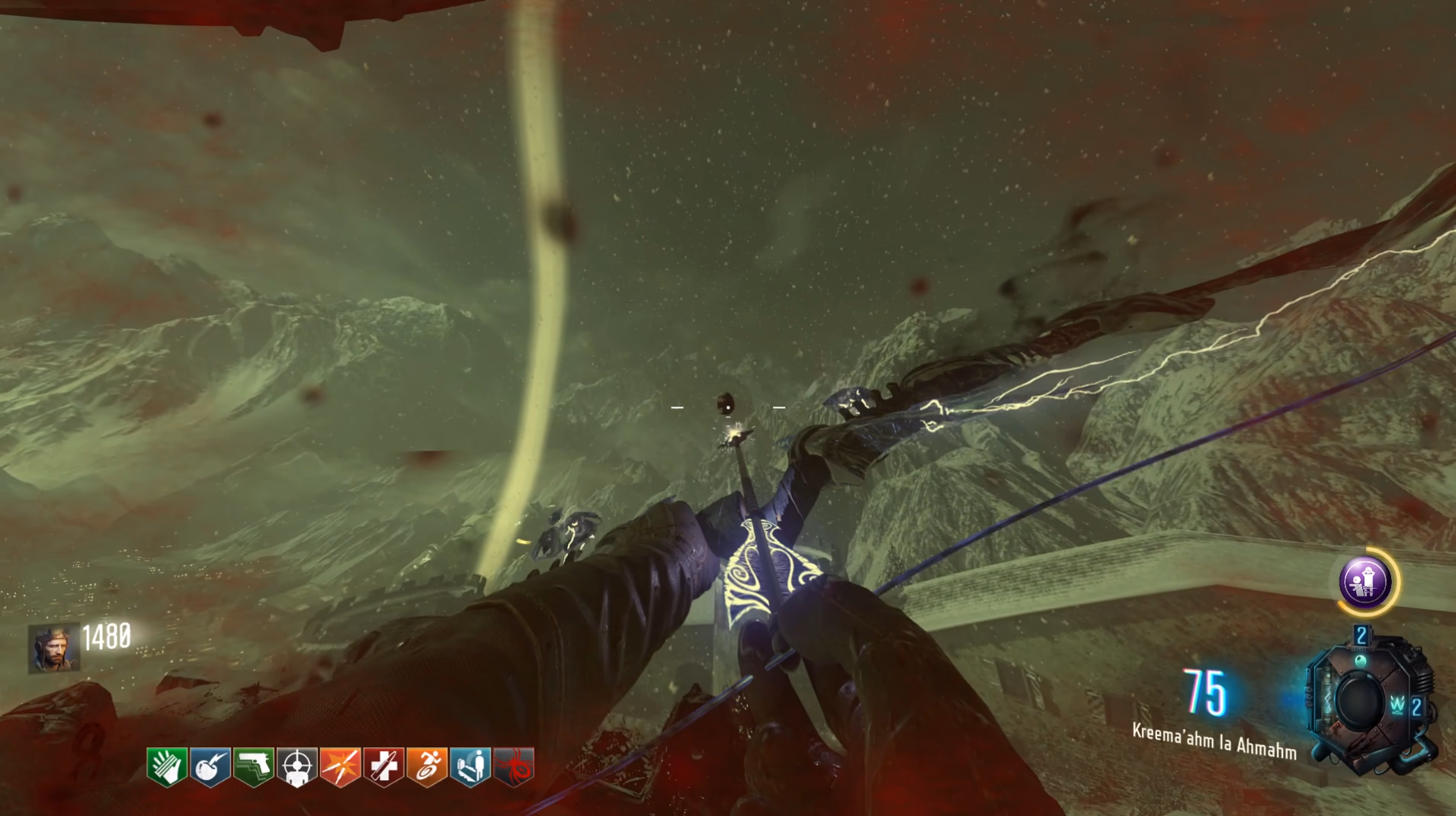The width and height of the screenshot is (1456, 816).
Task: Choose the Mule Kick pistol perk icon
Action: coord(253,766)
